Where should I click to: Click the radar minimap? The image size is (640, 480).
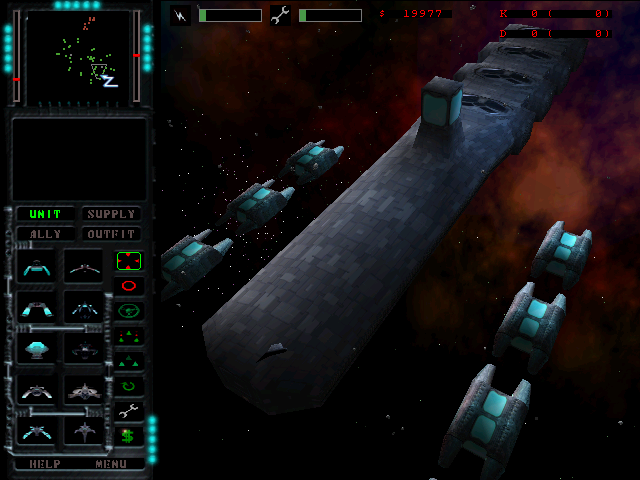point(80,58)
